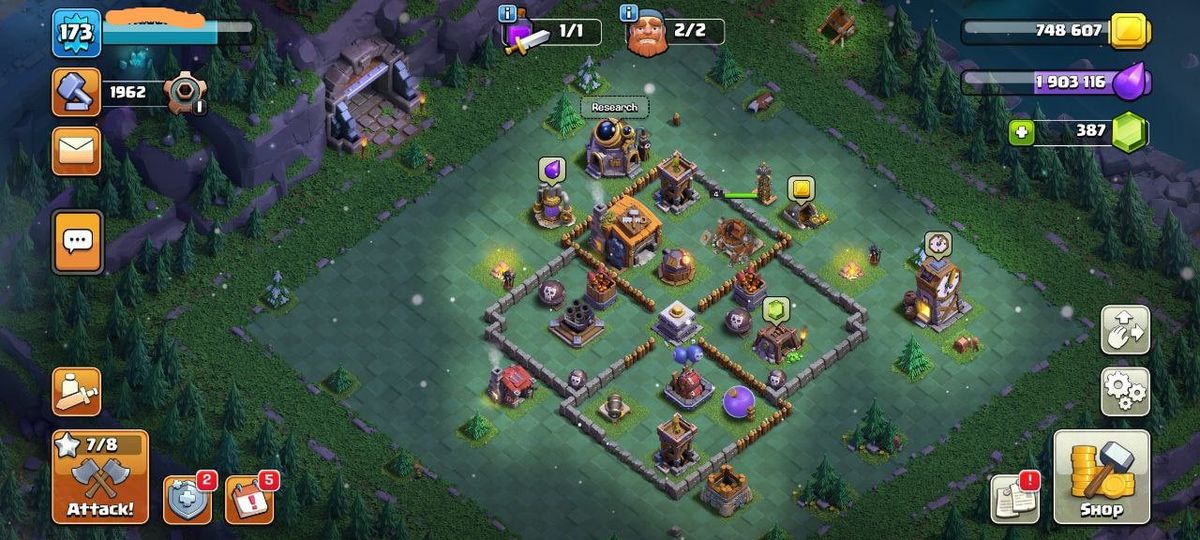
Task: Add gems with the green plus button
Action: [1021, 131]
